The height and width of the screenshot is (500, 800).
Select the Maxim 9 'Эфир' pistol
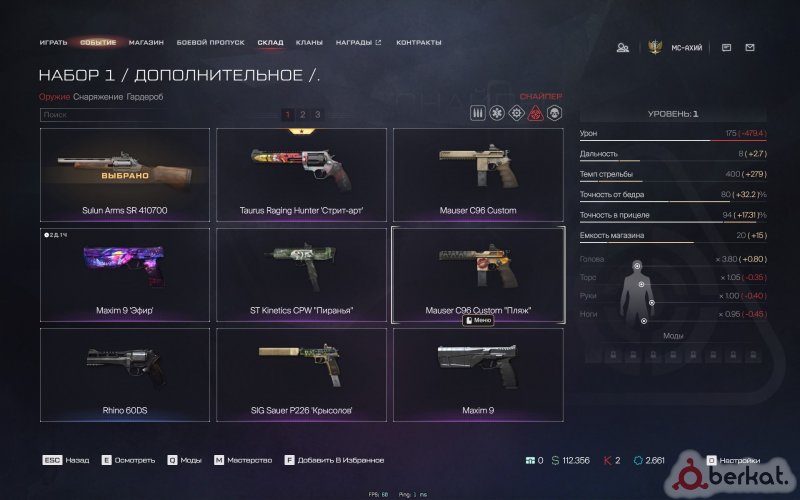click(x=124, y=275)
